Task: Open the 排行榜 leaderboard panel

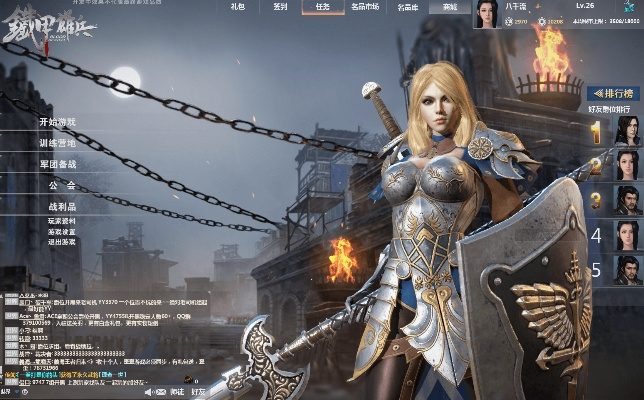Action: (612, 92)
